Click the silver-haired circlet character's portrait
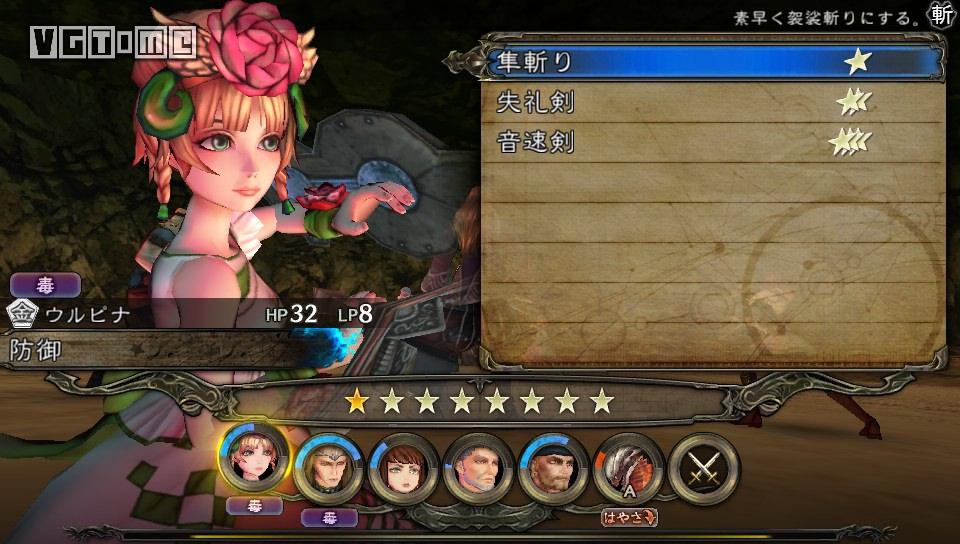Image resolution: width=960 pixels, height=544 pixels. click(x=328, y=467)
